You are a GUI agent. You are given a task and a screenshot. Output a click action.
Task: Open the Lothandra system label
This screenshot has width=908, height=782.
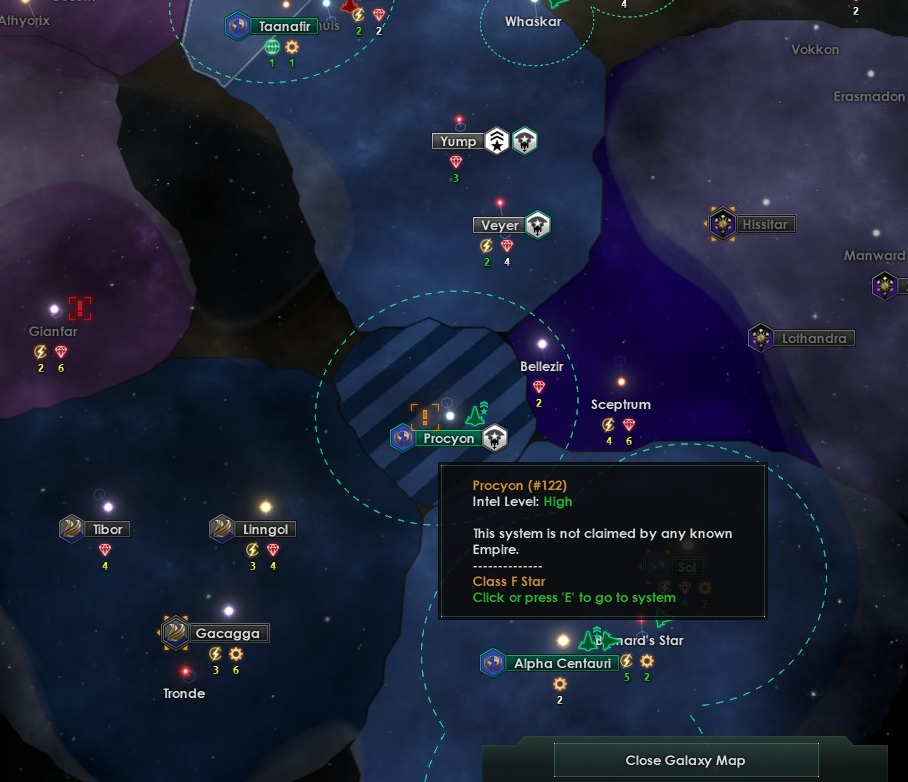[x=813, y=338]
